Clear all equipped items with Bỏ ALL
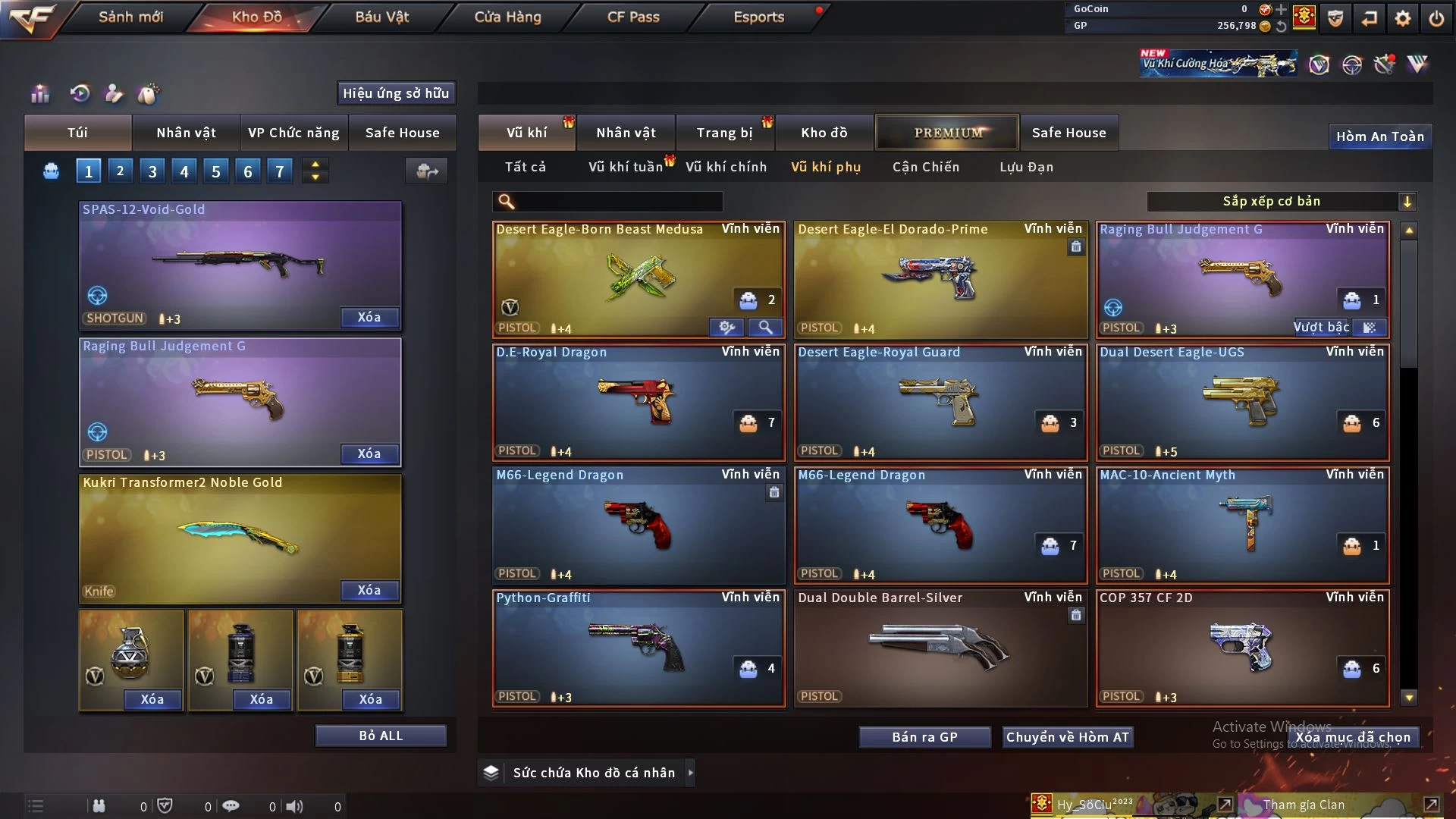Screen dimensions: 1456x819 tap(381, 736)
